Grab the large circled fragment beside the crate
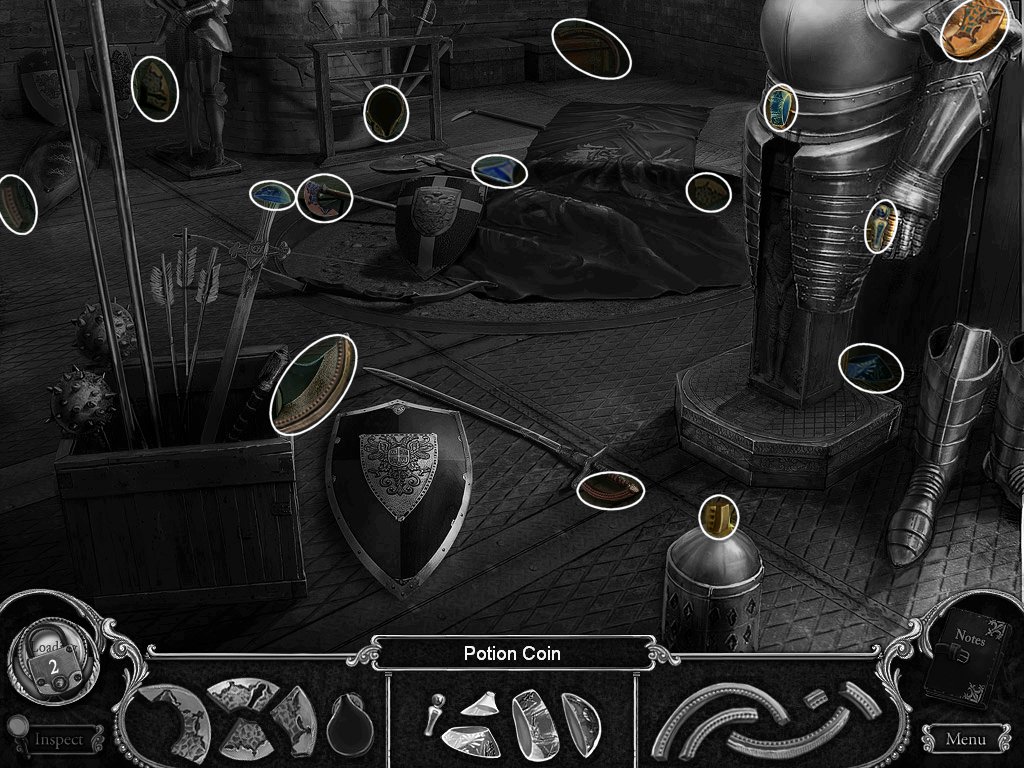Viewport: 1024px width, 768px height. 314,385
